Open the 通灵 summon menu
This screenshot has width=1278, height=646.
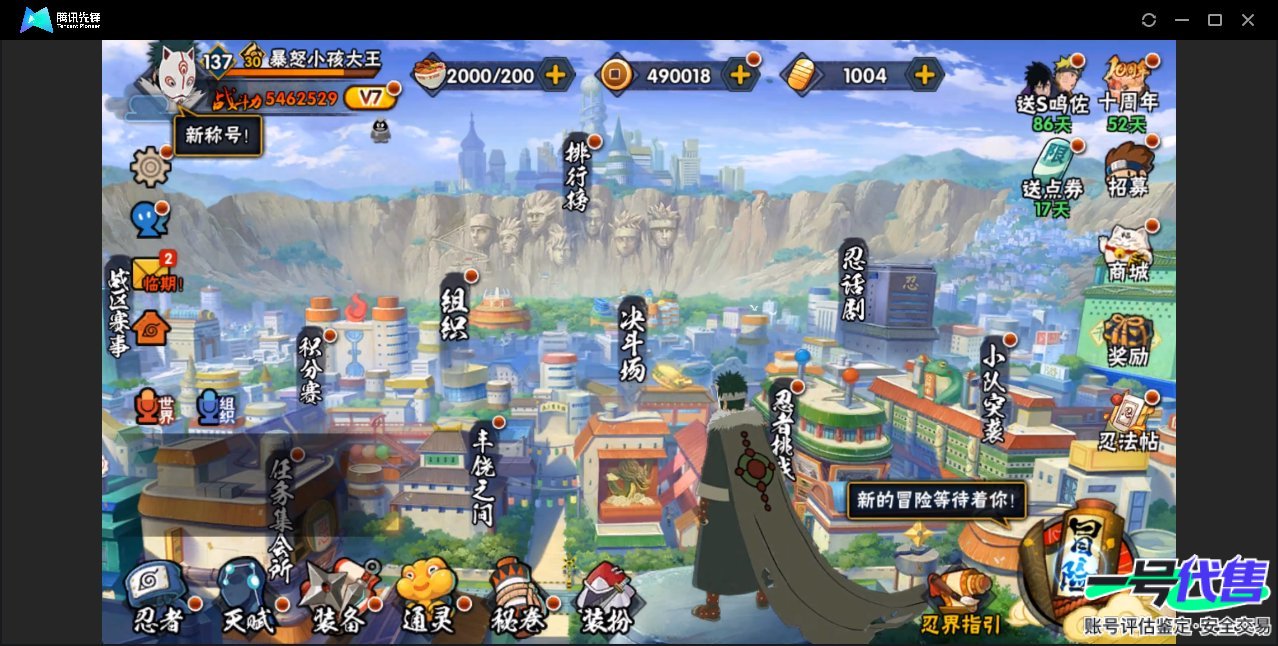pos(427,598)
